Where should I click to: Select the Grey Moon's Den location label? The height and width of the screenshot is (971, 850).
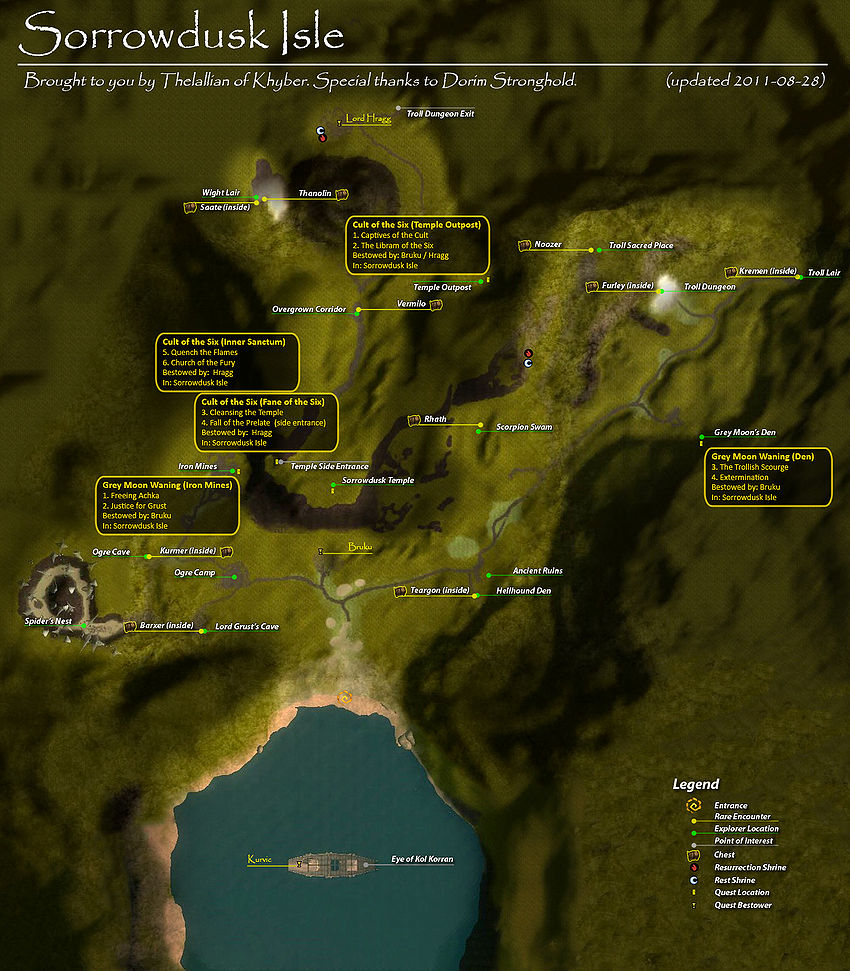point(745,433)
